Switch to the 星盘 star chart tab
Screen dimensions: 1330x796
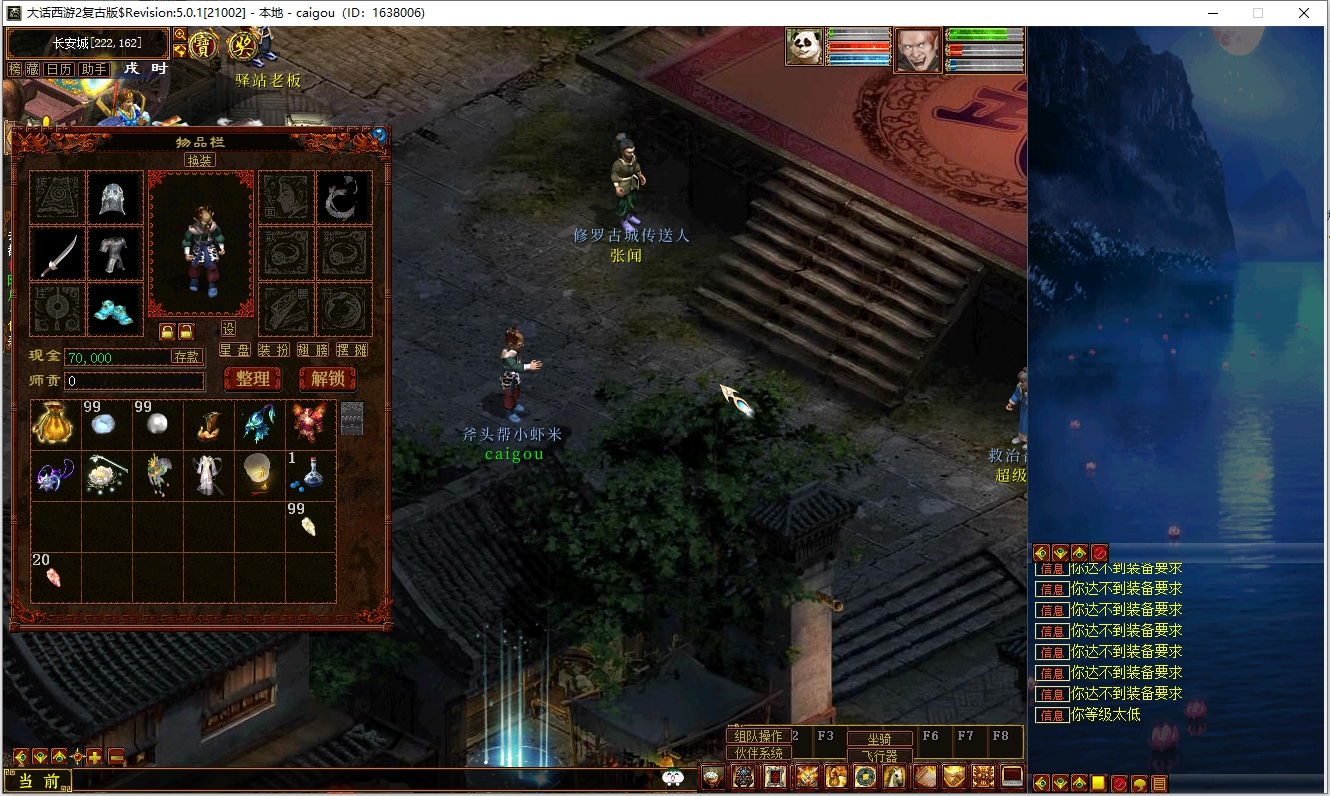234,350
